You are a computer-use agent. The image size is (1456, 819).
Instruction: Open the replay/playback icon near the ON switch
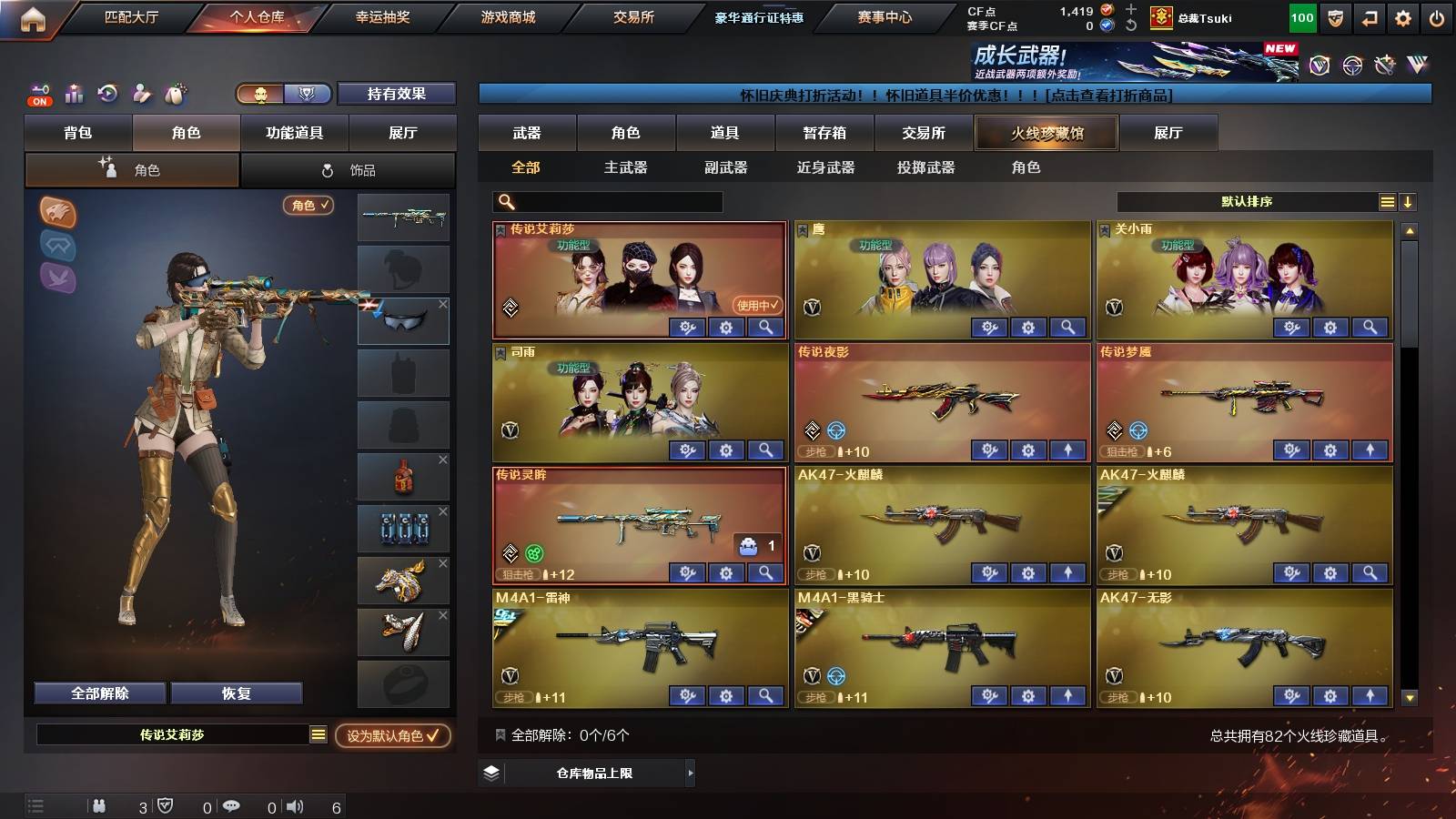pyautogui.click(x=106, y=94)
